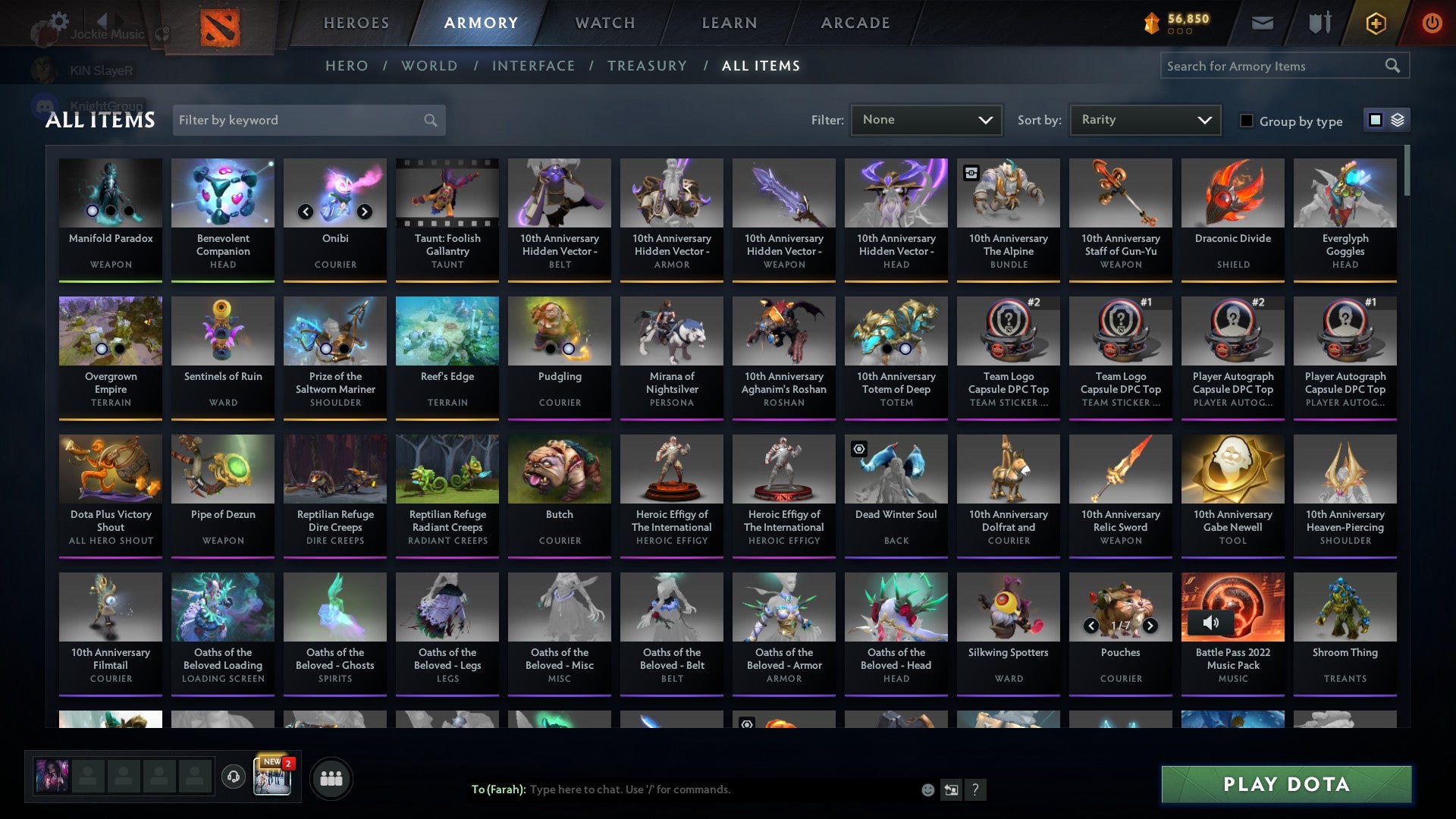This screenshot has width=1456, height=819.
Task: Click the Dota 2 logo
Action: pos(218,24)
